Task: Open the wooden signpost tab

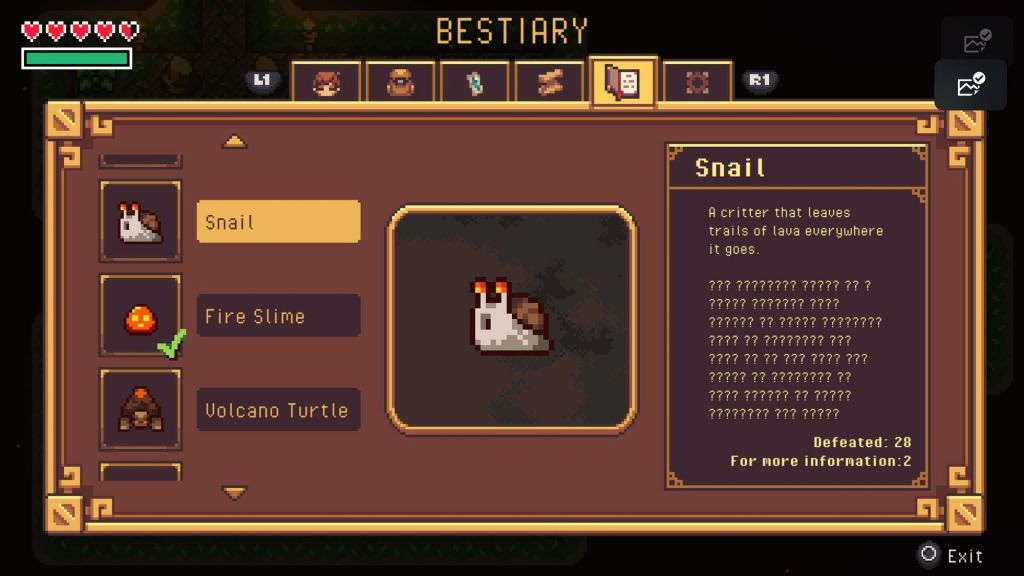Action: point(549,83)
